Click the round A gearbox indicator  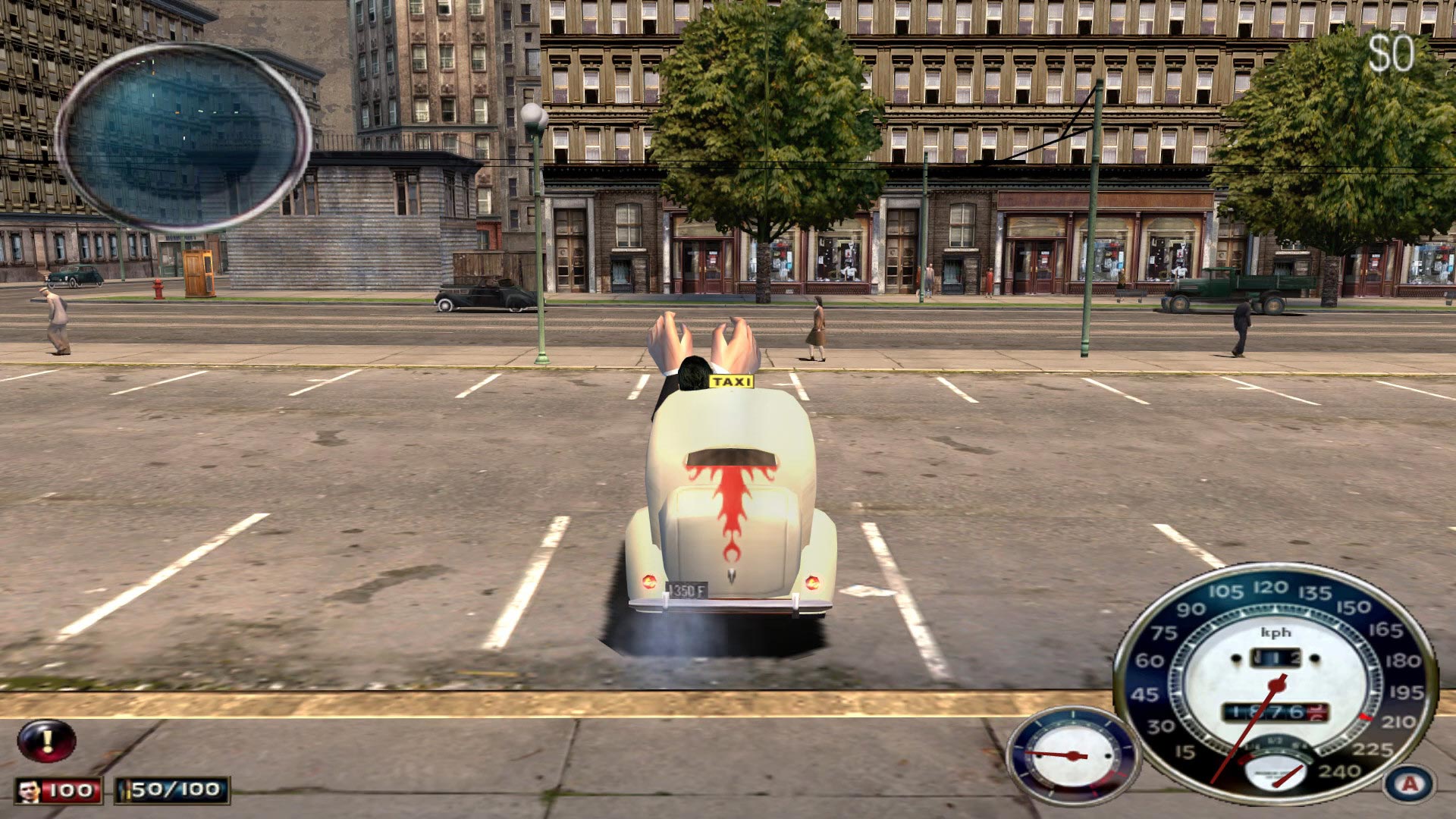coord(1410,784)
